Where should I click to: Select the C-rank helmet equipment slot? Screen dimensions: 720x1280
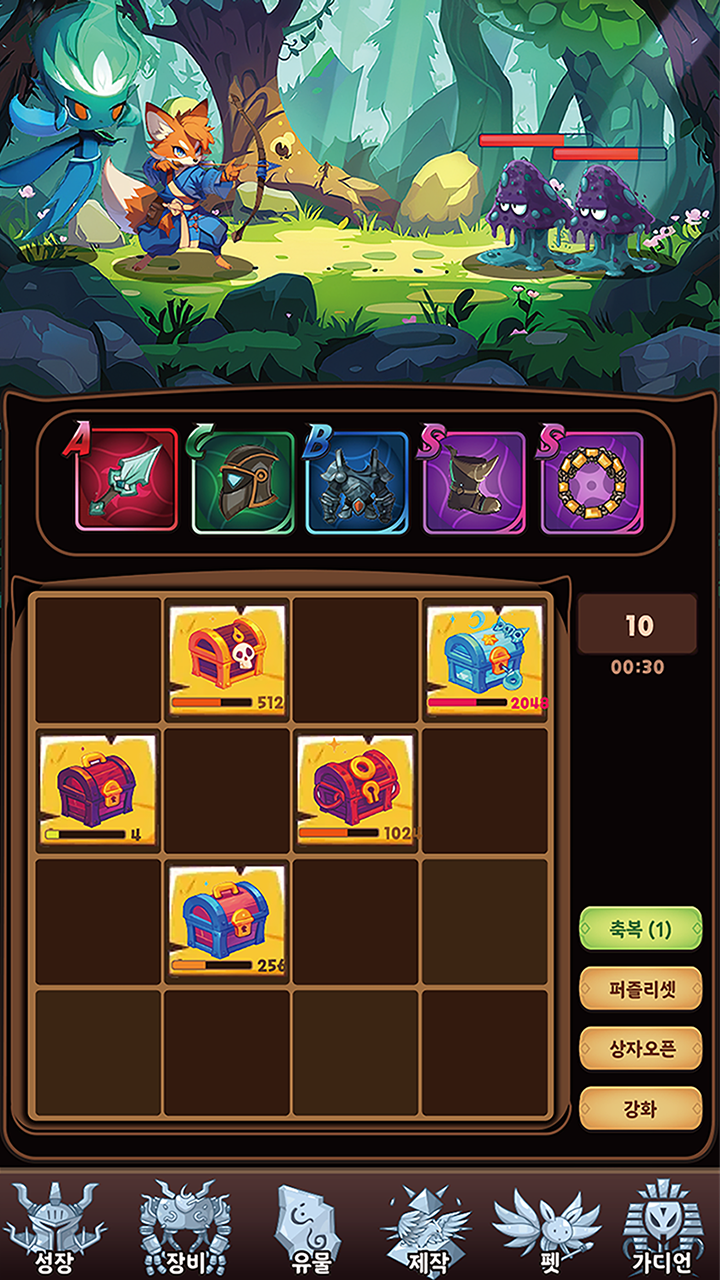point(243,482)
